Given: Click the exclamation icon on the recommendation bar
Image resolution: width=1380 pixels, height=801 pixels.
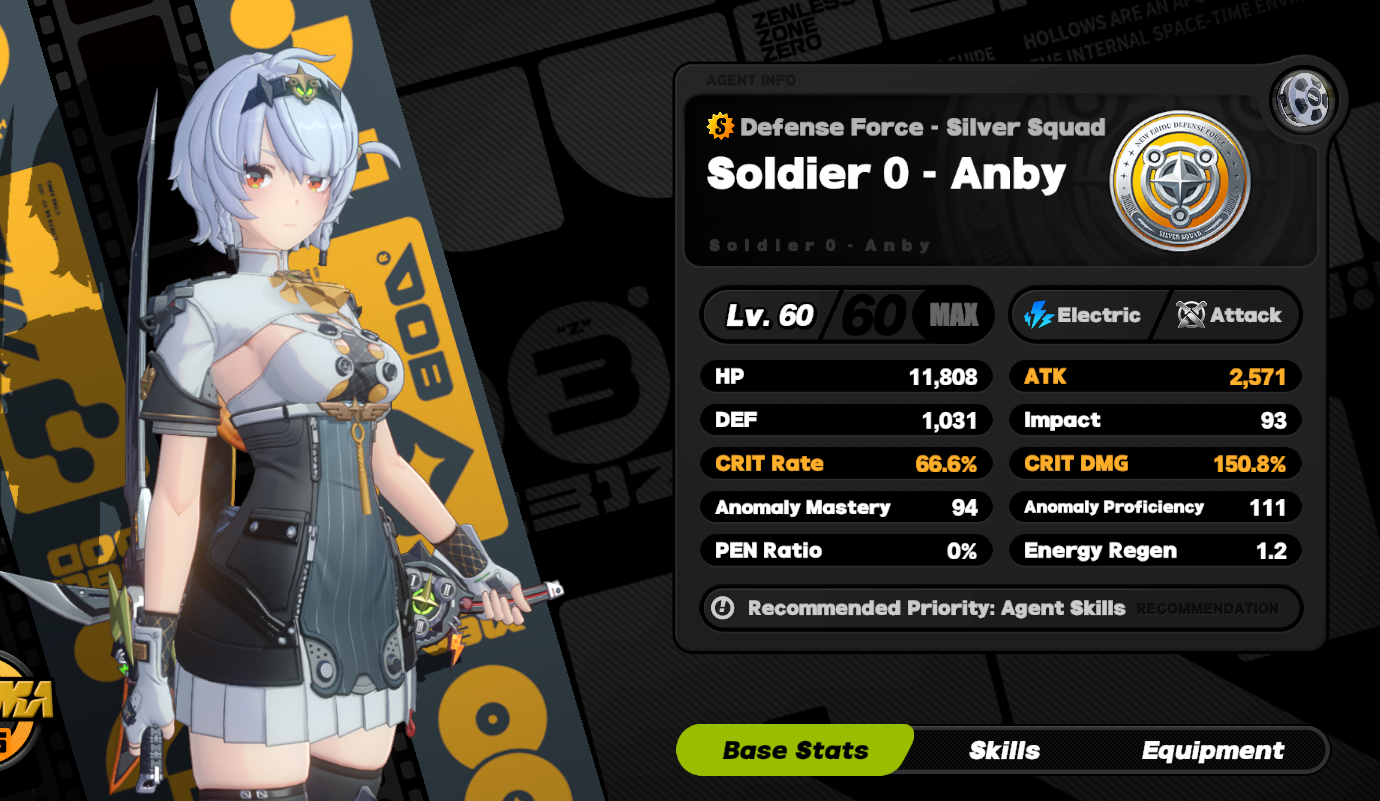Looking at the screenshot, I should coord(722,608).
